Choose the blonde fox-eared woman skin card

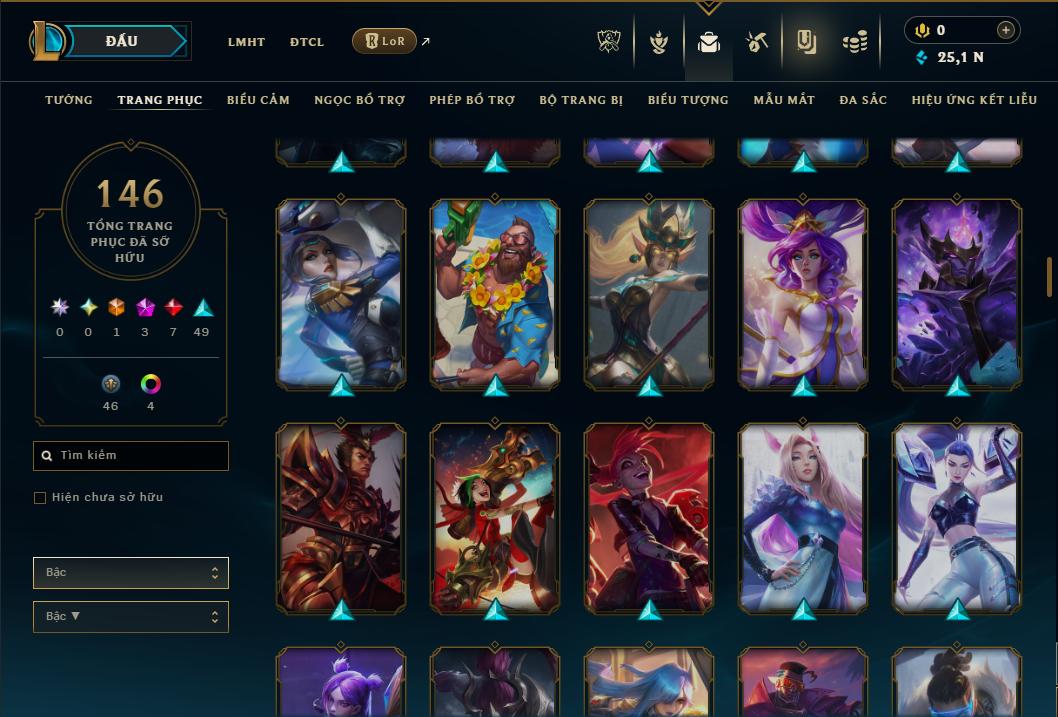click(x=803, y=516)
